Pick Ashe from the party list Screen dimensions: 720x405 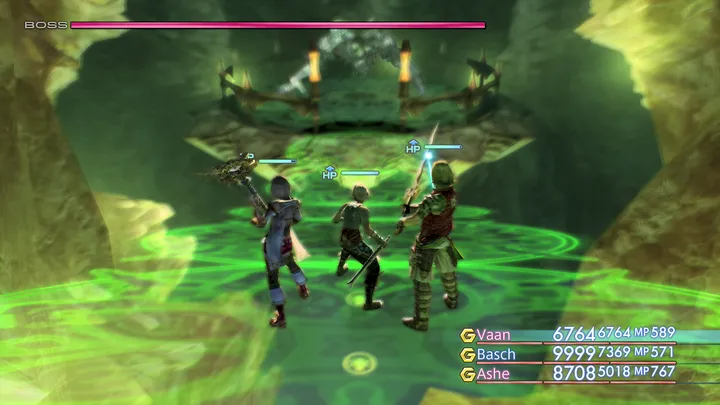pos(495,373)
